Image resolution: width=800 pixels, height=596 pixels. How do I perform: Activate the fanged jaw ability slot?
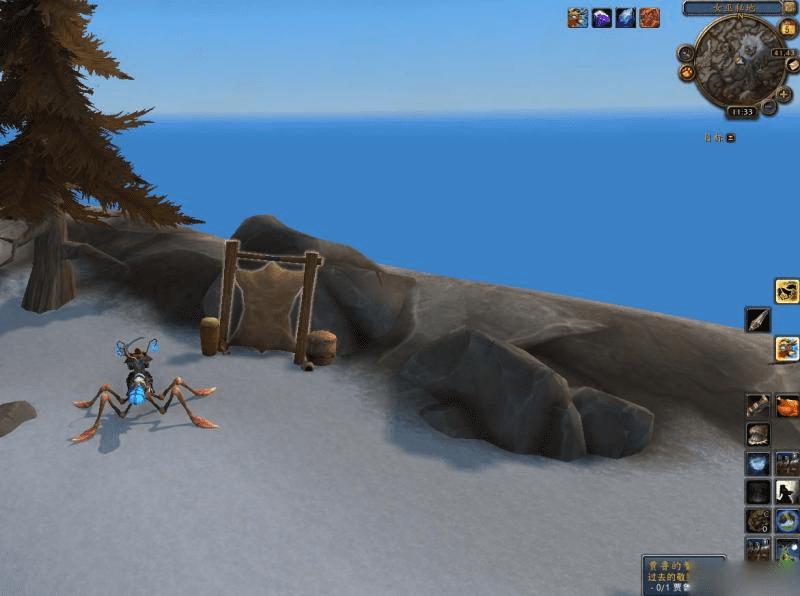[x=758, y=435]
